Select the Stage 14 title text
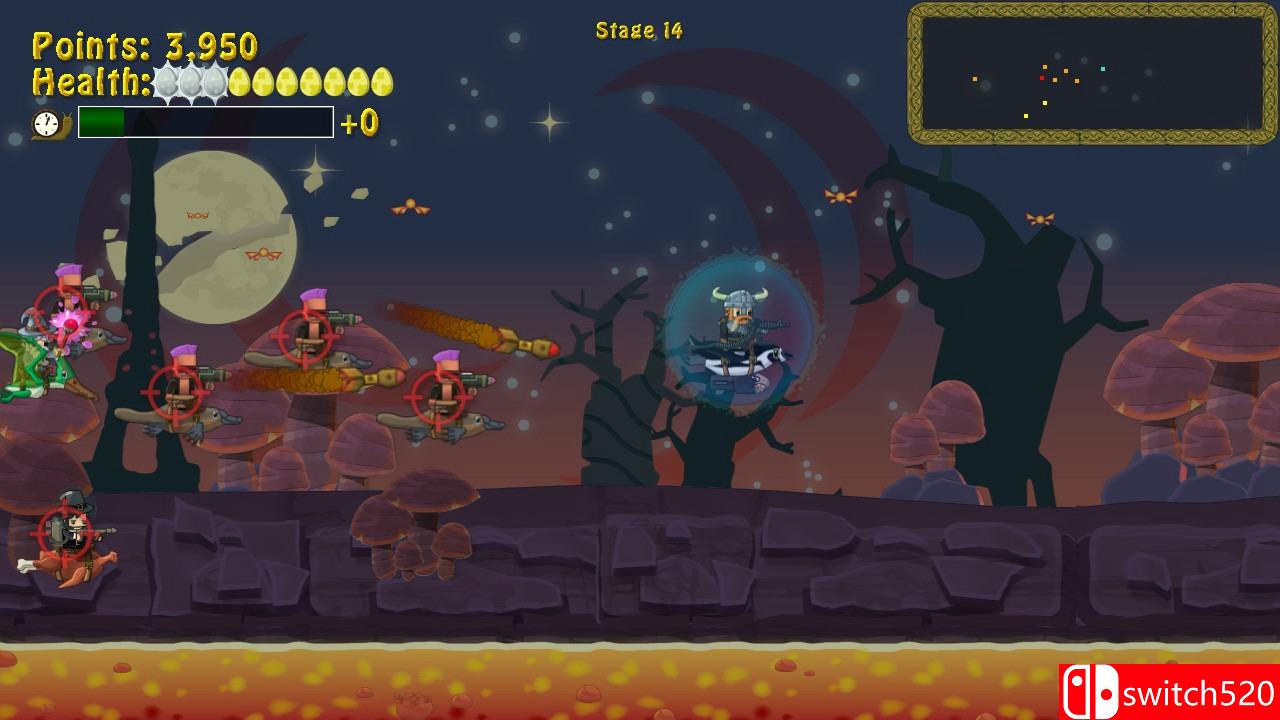 point(638,30)
